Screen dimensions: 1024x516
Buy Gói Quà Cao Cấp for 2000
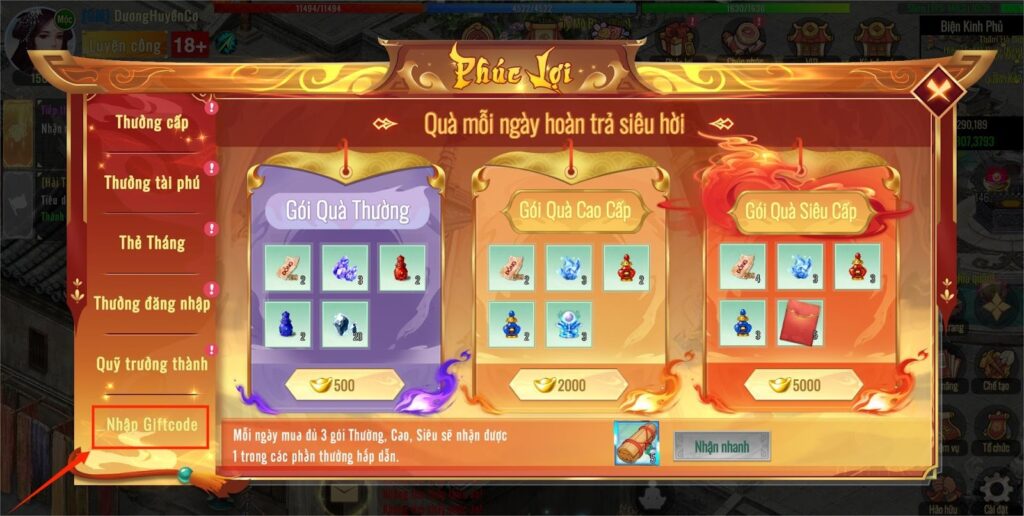569,385
